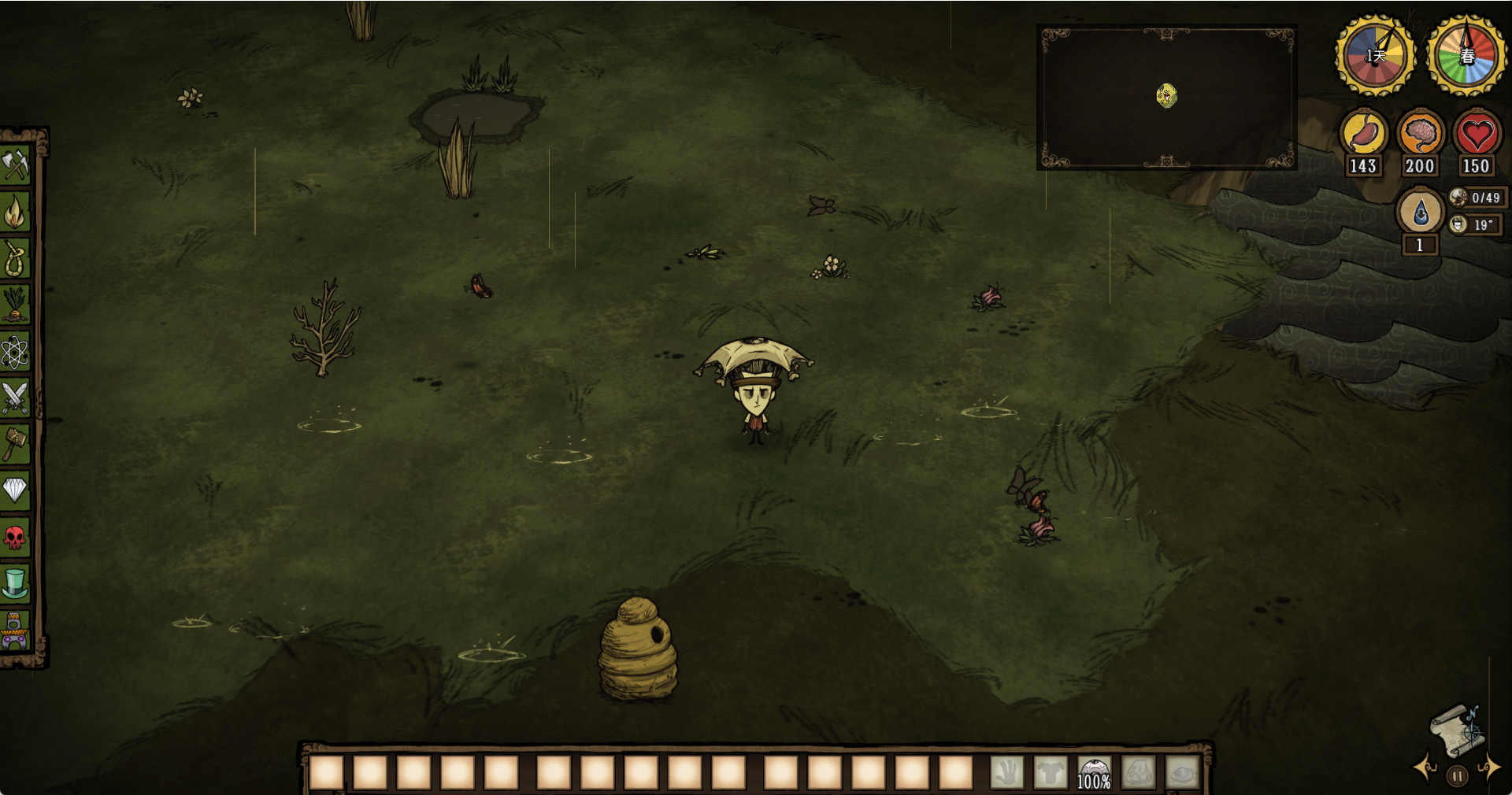Click the day-night cycle clock
This screenshot has height=795, width=1512.
[x=1375, y=55]
